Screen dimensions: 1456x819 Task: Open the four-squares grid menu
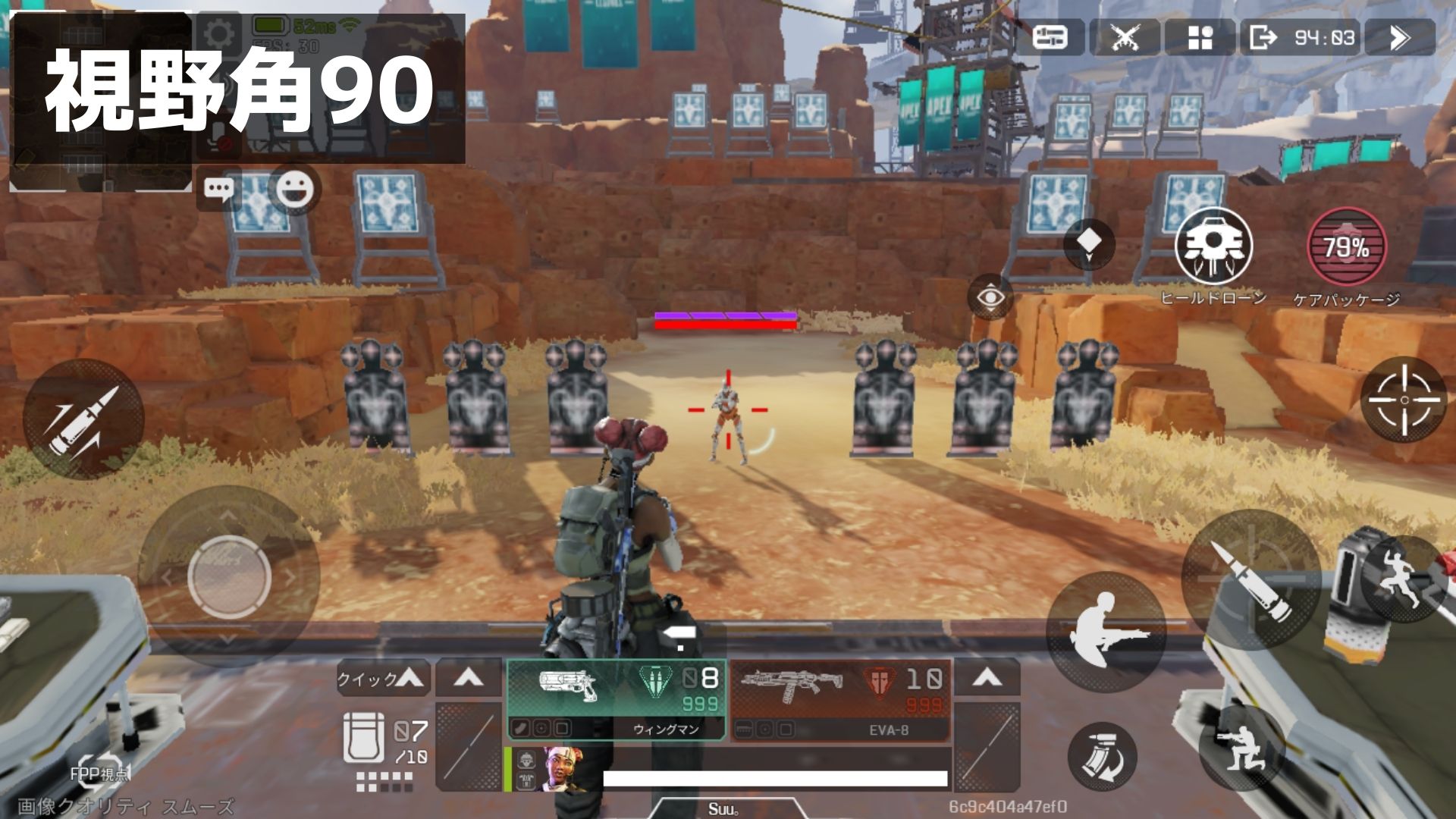pos(1200,37)
